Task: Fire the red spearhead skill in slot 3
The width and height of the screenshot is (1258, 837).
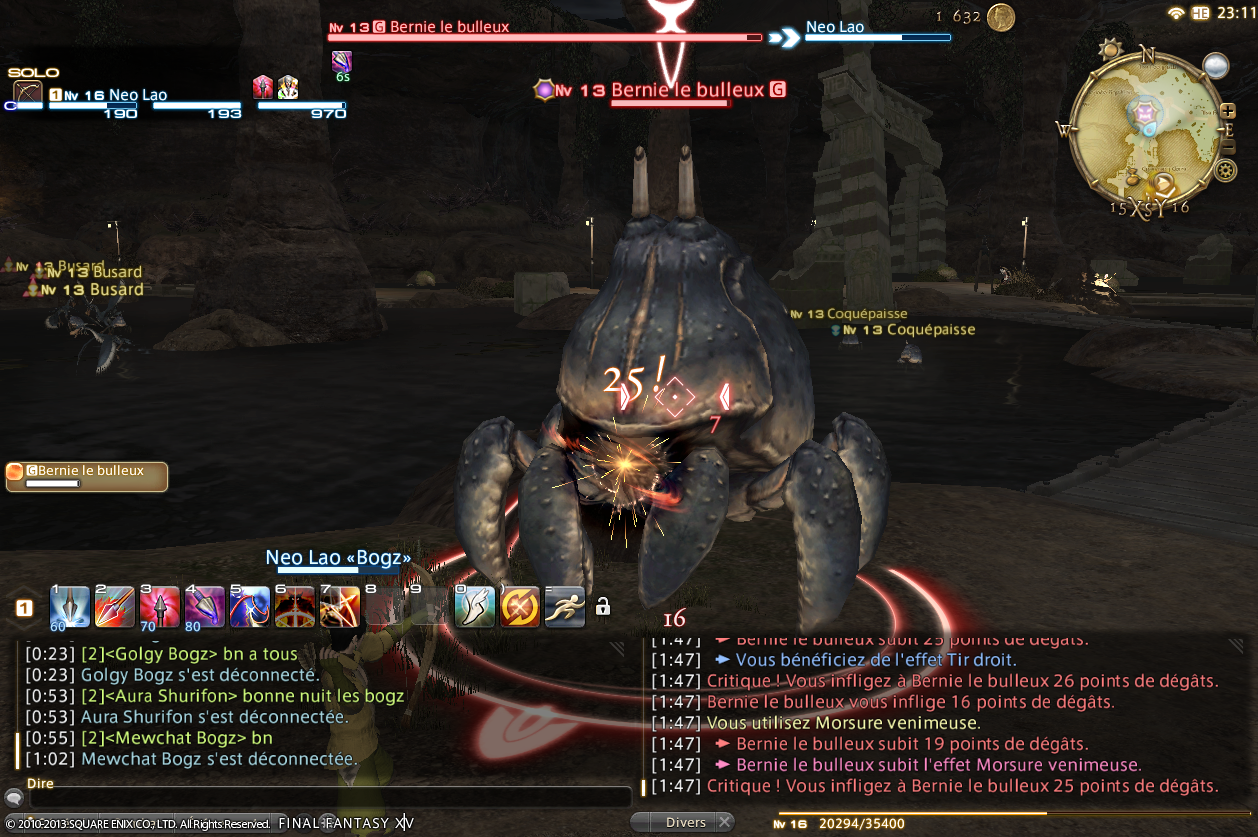Action: tap(159, 606)
